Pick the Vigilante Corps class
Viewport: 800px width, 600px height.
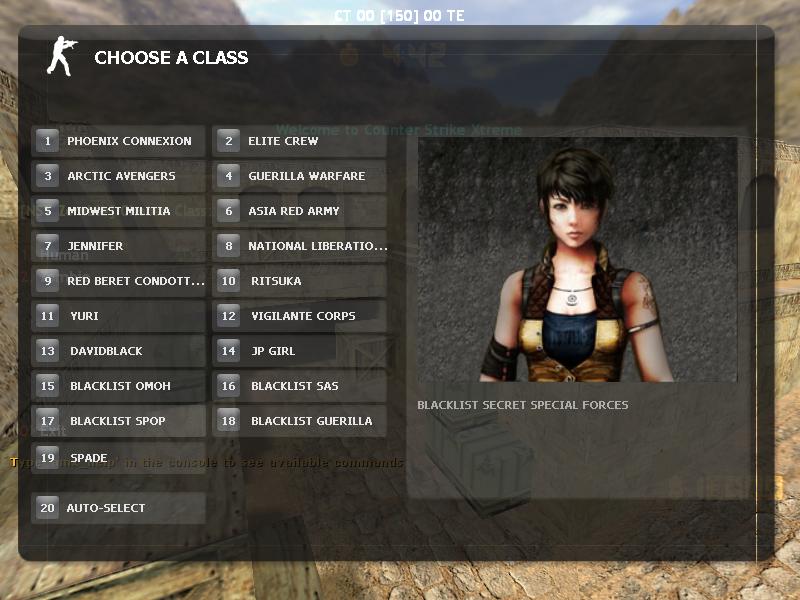[299, 316]
